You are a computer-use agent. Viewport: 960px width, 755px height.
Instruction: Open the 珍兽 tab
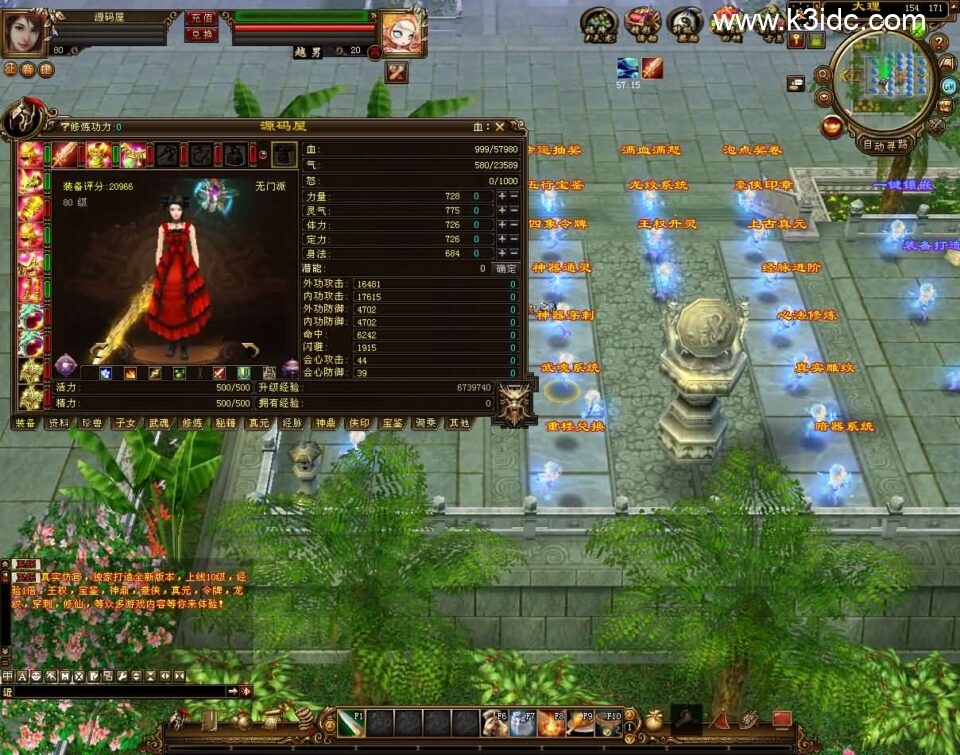click(92, 423)
